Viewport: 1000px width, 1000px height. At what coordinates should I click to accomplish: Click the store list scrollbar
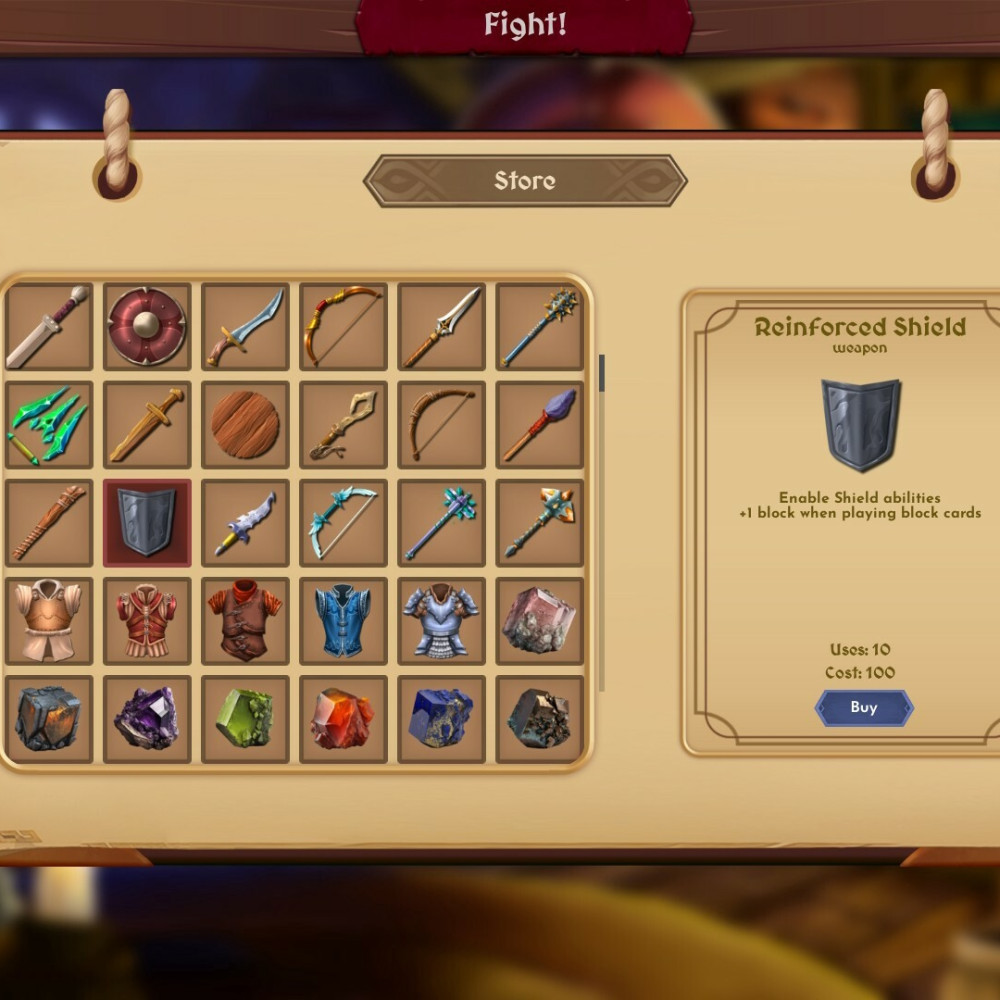(601, 373)
